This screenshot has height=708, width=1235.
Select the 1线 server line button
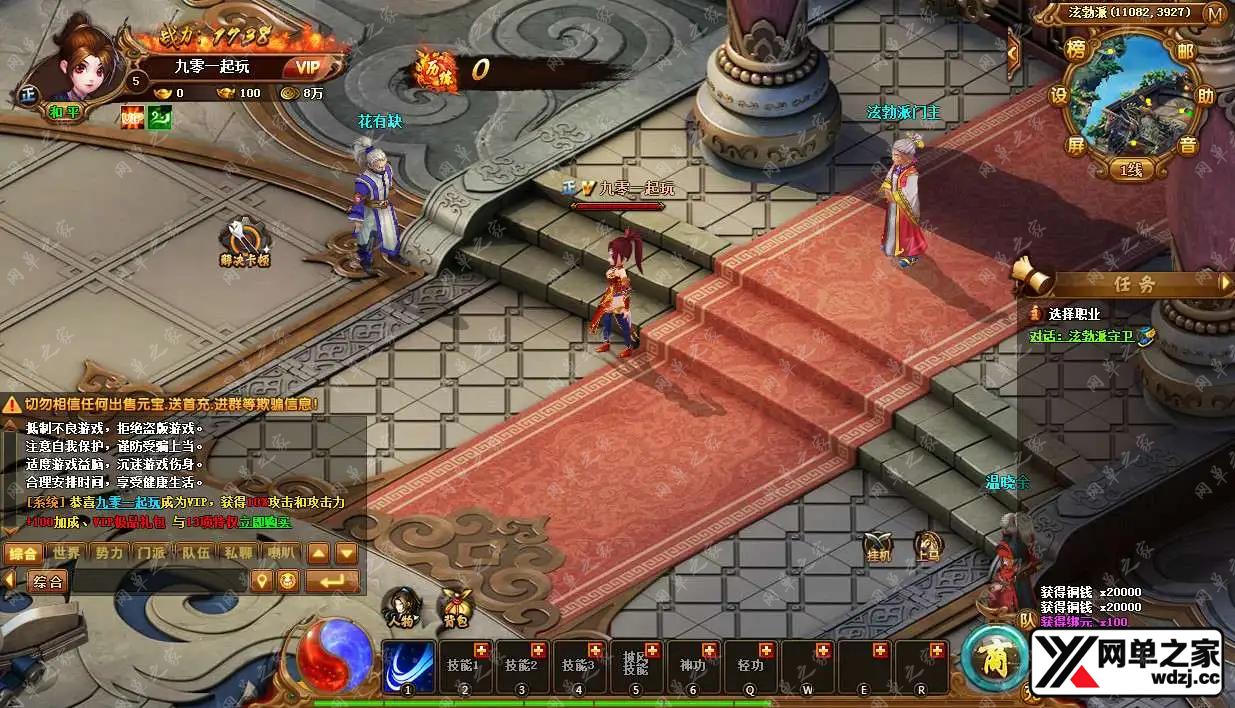click(x=1131, y=170)
